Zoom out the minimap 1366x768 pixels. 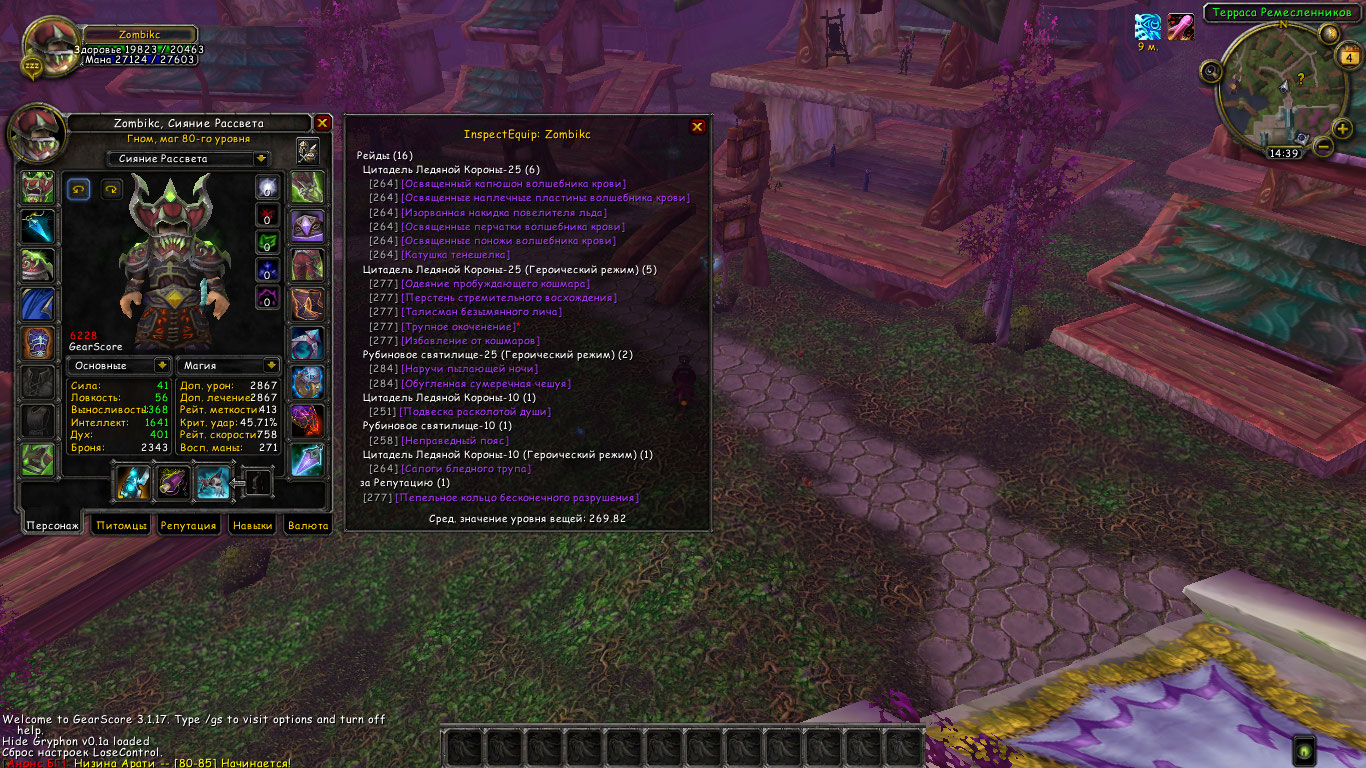pos(1322,147)
